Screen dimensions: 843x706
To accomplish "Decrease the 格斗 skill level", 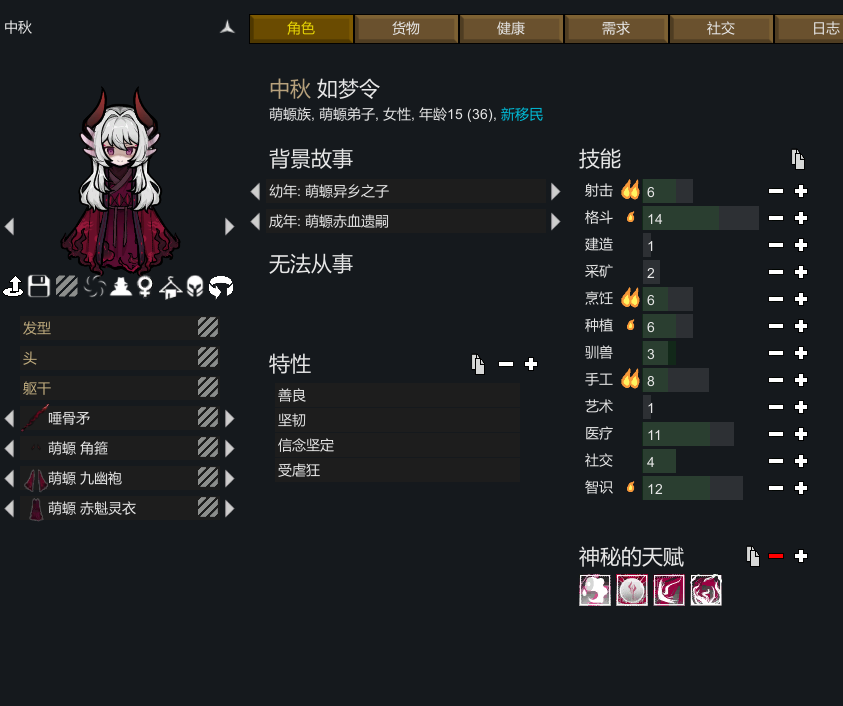I will 776,218.
